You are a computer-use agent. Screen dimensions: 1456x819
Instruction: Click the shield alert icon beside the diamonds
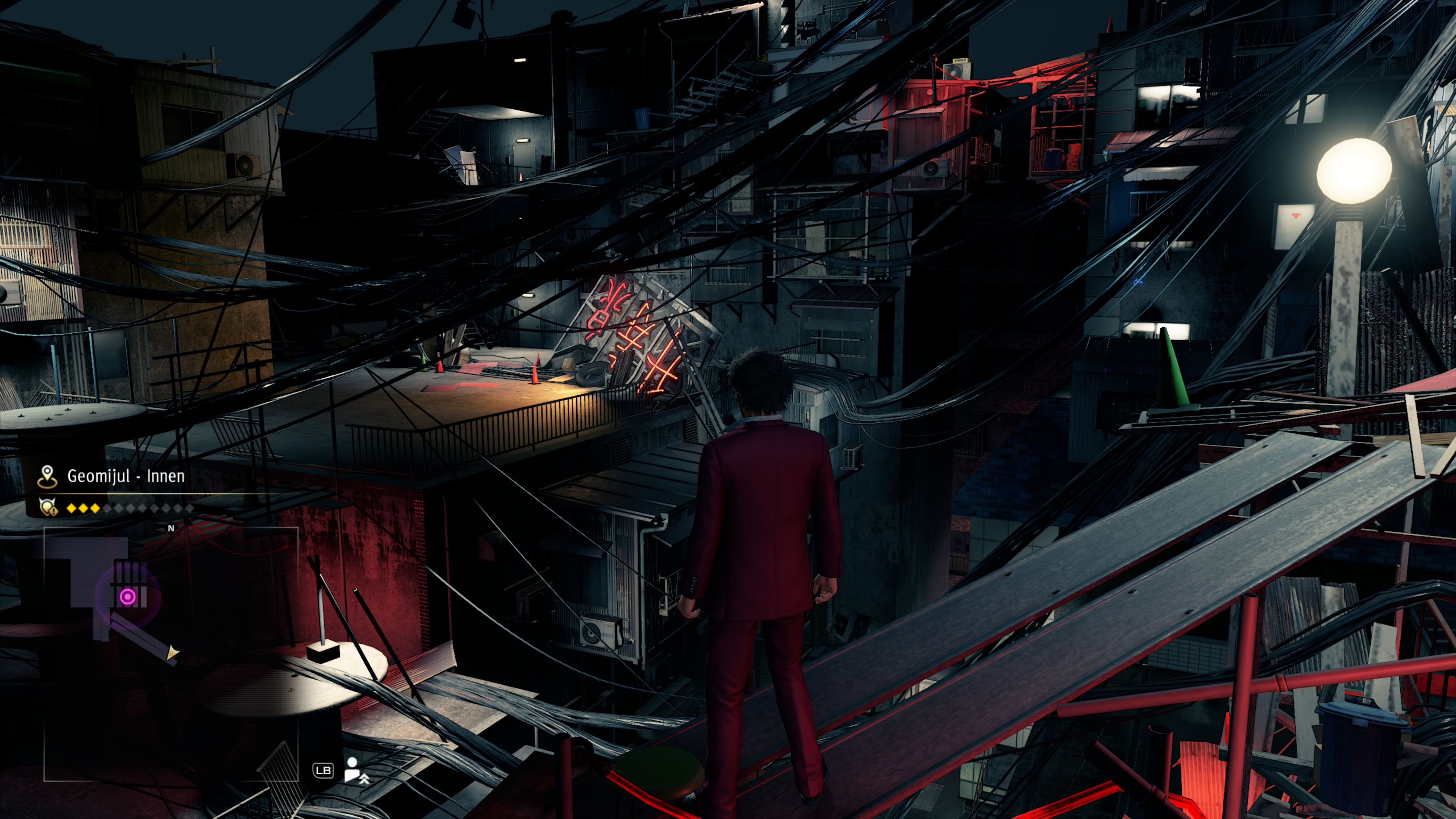tap(48, 508)
